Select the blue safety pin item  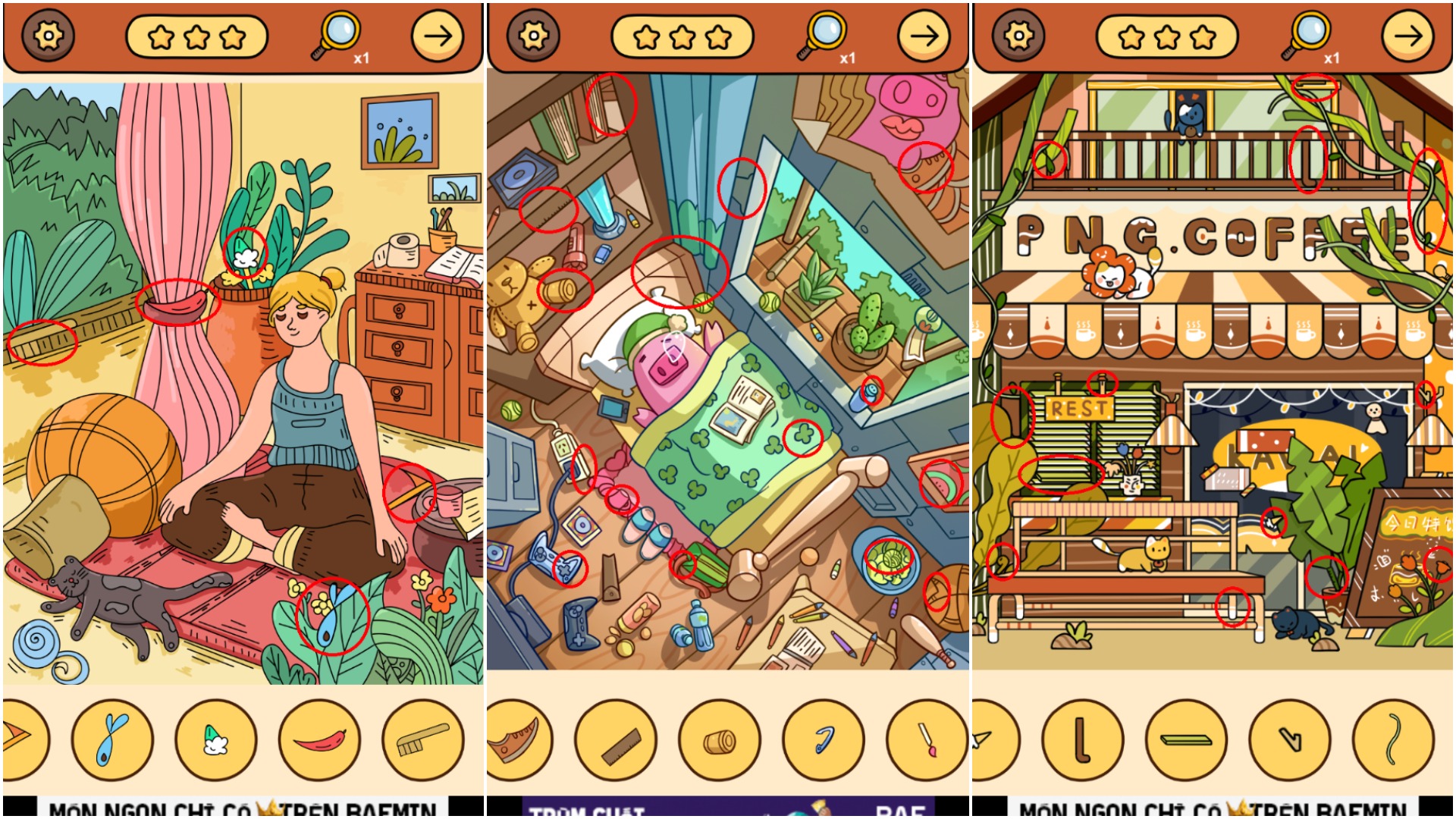pos(823,739)
